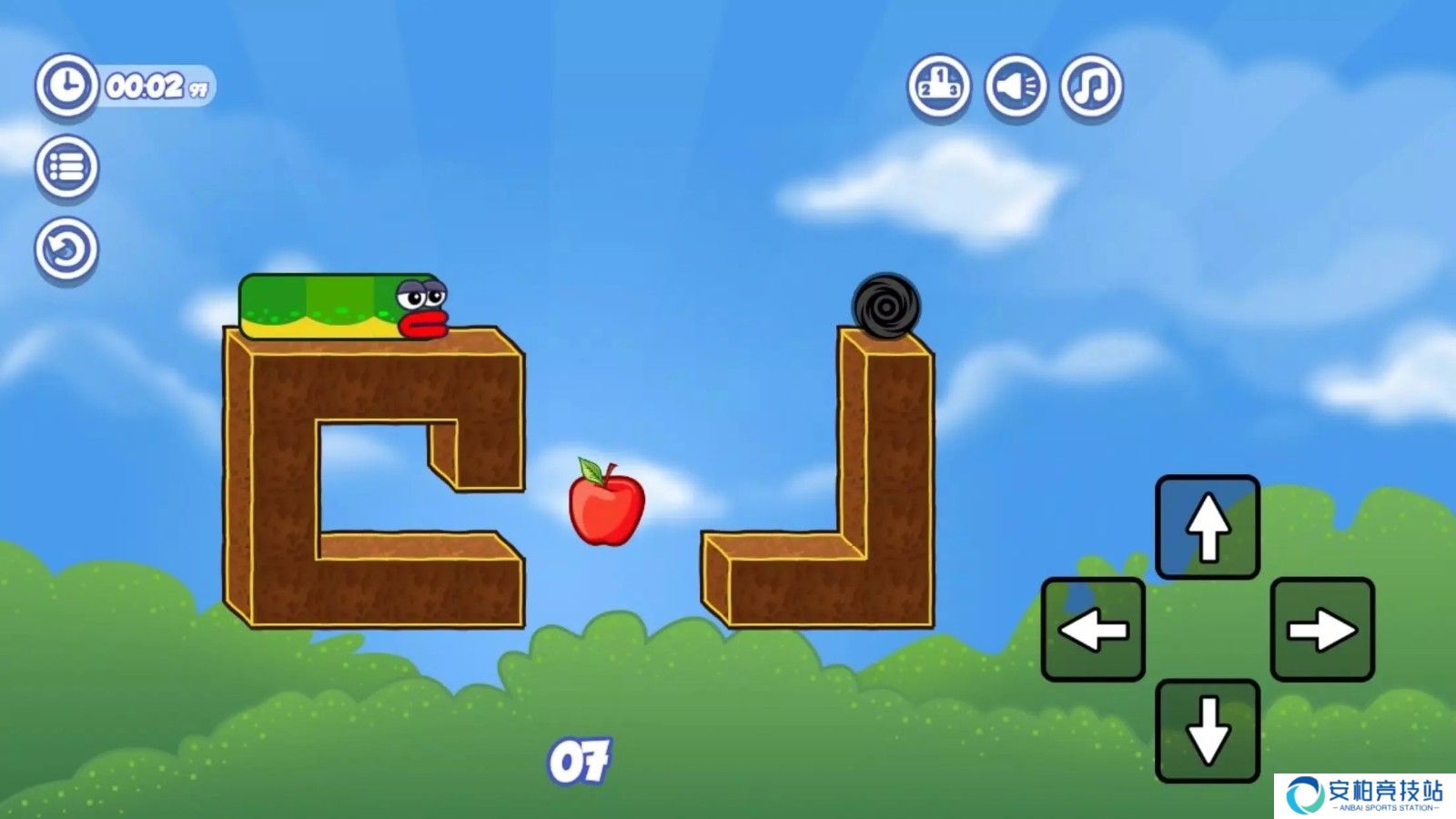Restart the level with the undo arrow
Viewport: 1456px width, 819px height.
[x=66, y=248]
